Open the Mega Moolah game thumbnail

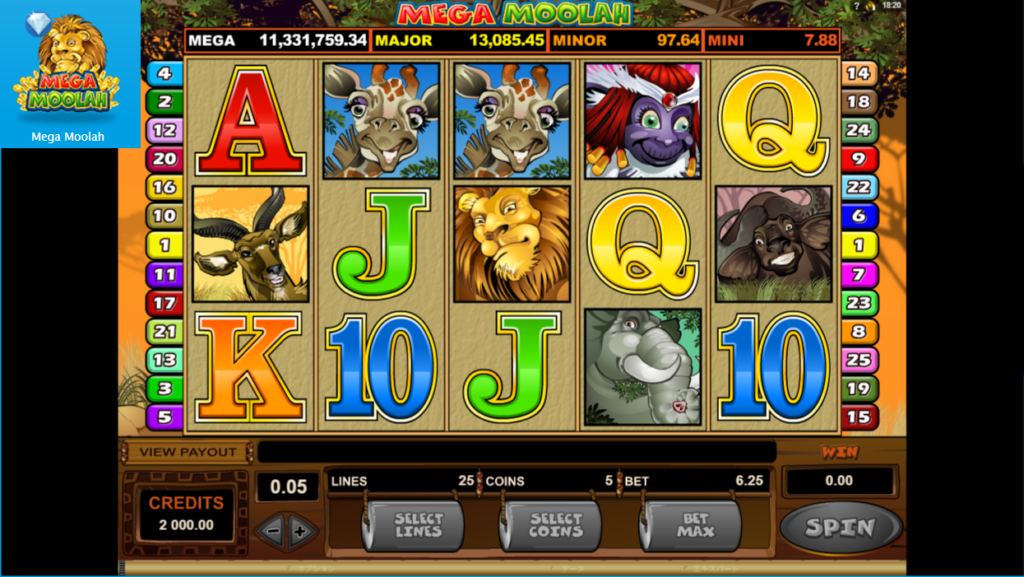pyautogui.click(x=68, y=73)
